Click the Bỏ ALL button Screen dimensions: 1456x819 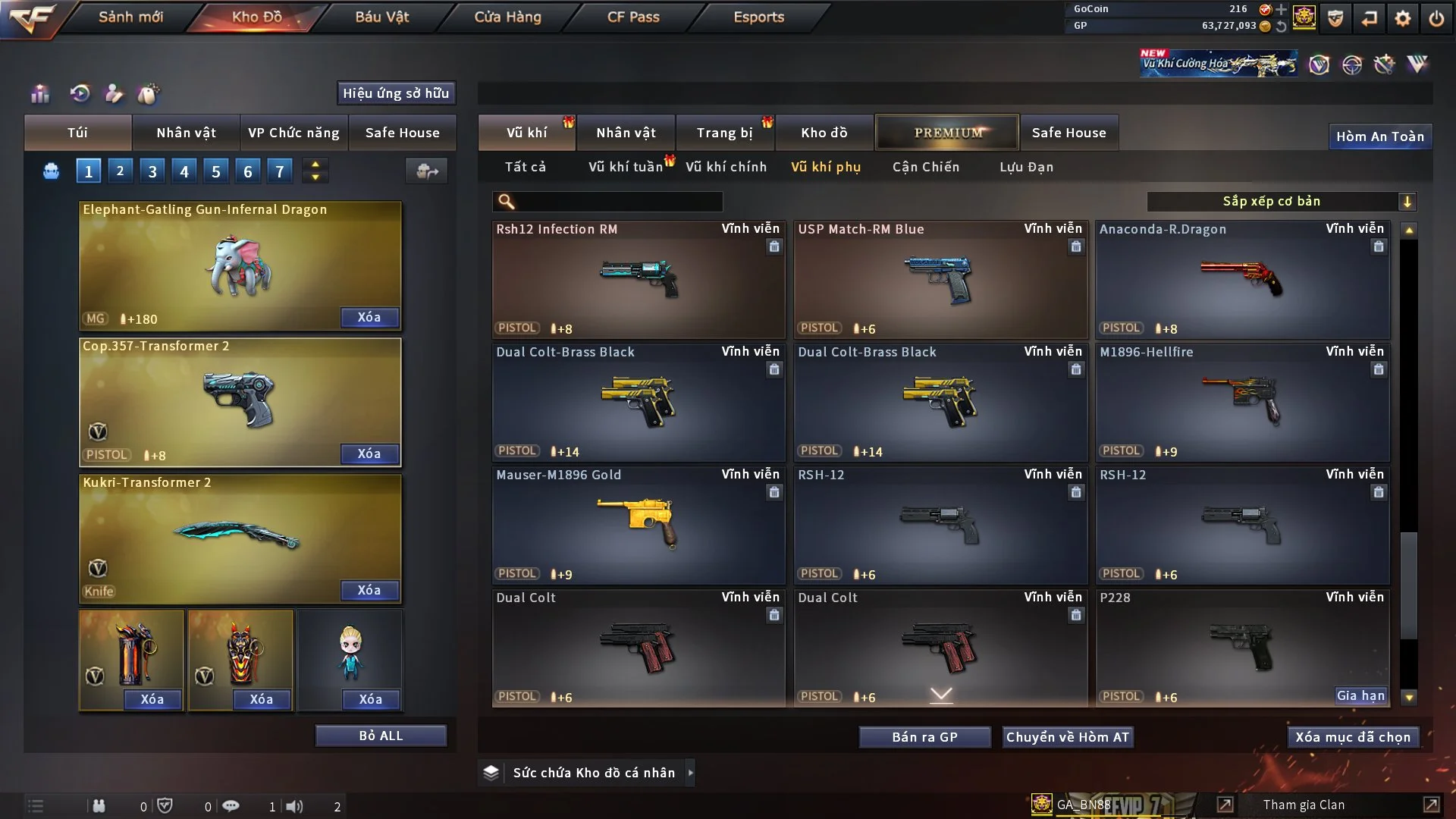(x=381, y=736)
